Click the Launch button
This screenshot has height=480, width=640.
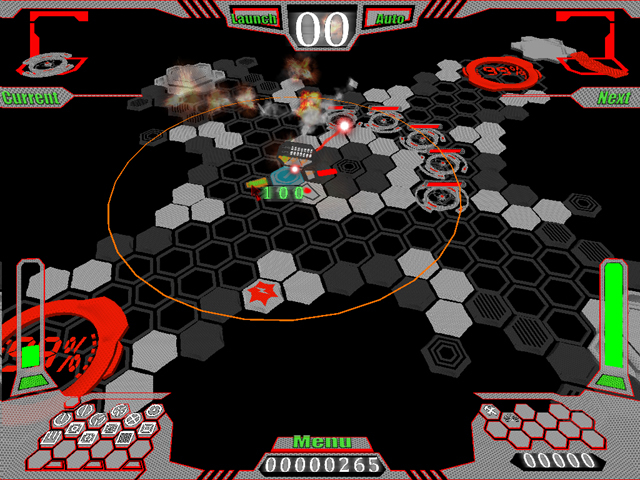tap(254, 18)
